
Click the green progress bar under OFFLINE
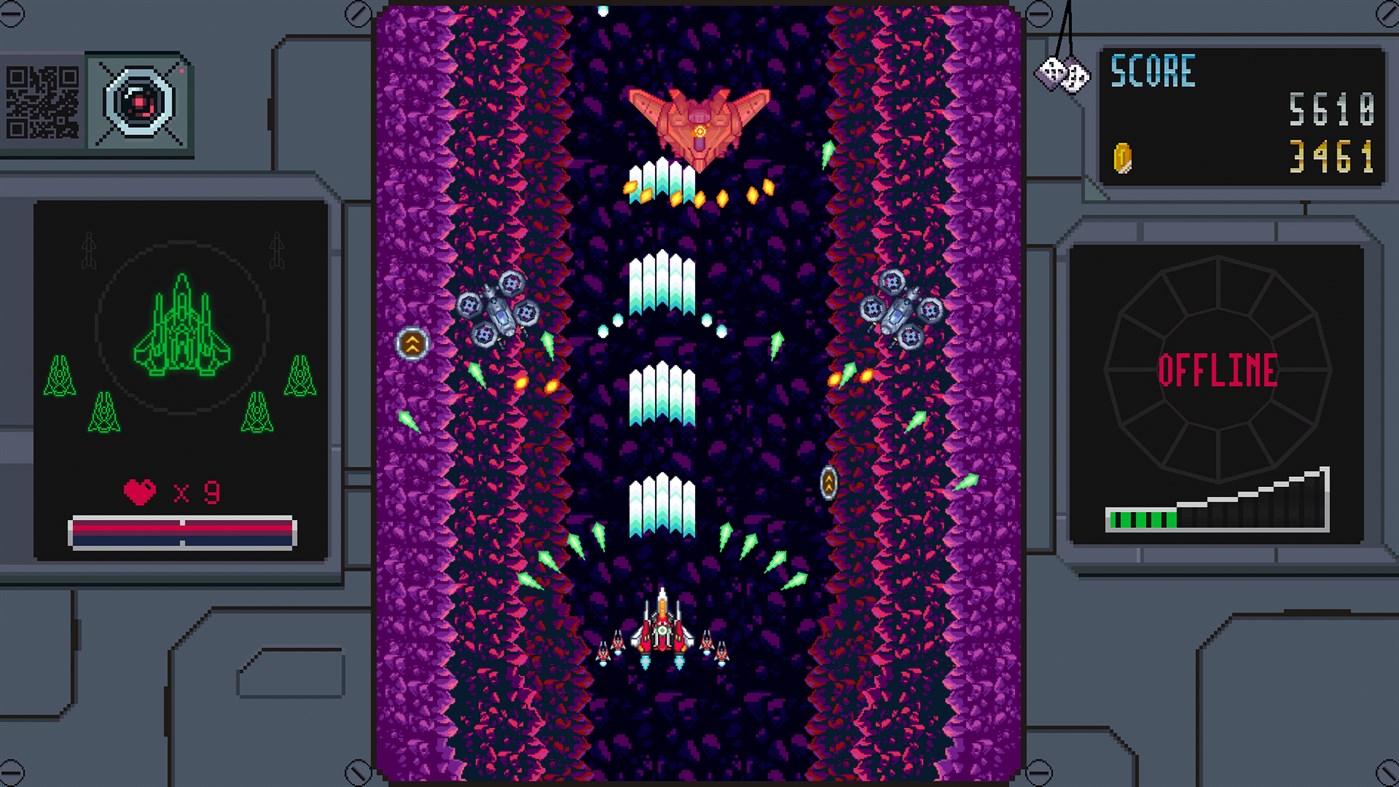tap(1140, 517)
